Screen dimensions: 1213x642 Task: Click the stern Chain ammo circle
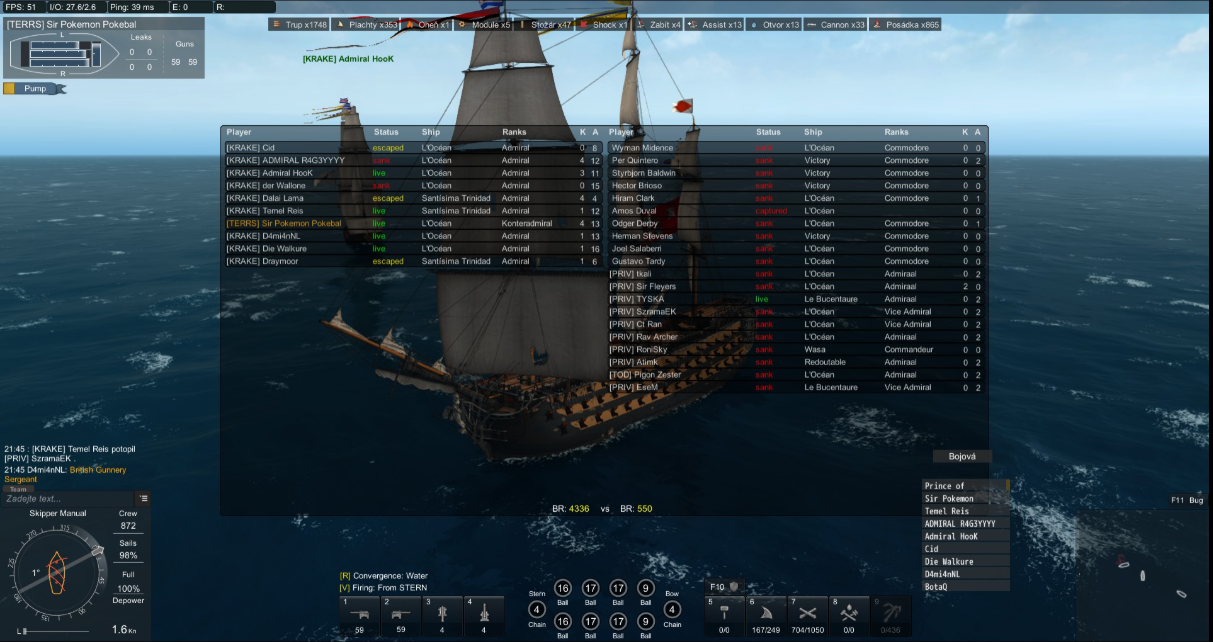(537, 609)
